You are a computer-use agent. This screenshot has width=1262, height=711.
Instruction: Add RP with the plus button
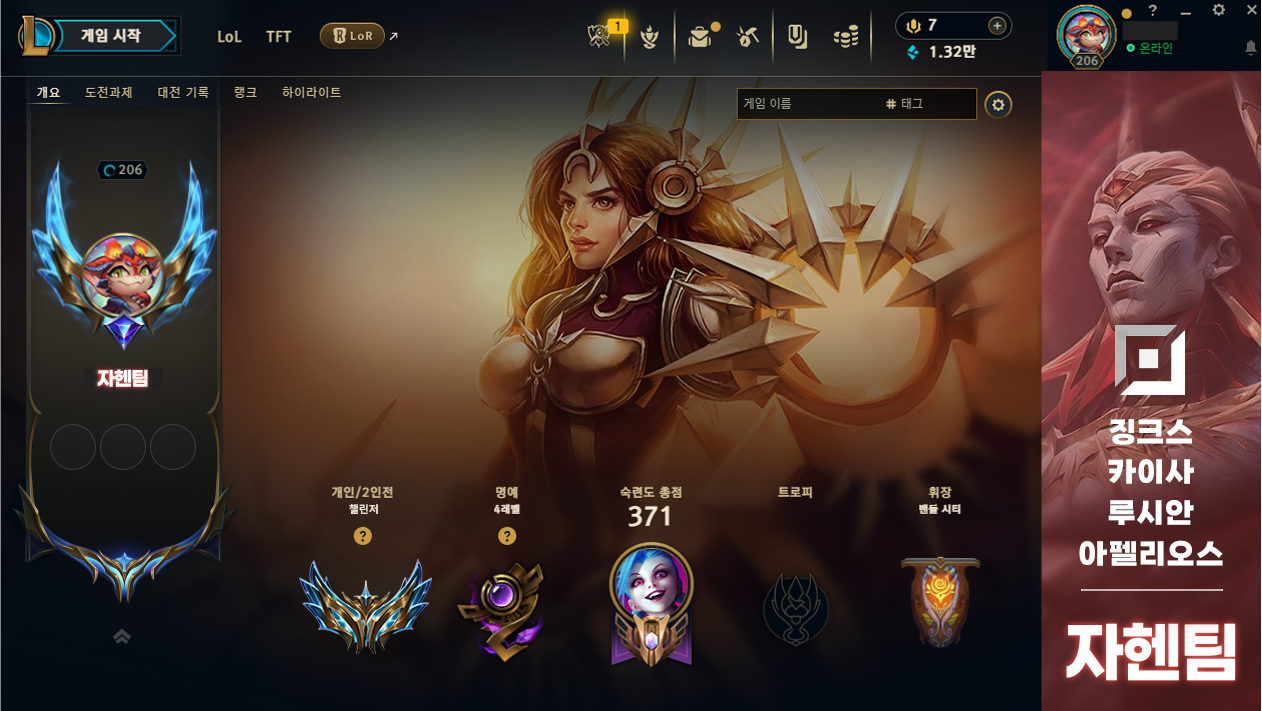pos(996,26)
